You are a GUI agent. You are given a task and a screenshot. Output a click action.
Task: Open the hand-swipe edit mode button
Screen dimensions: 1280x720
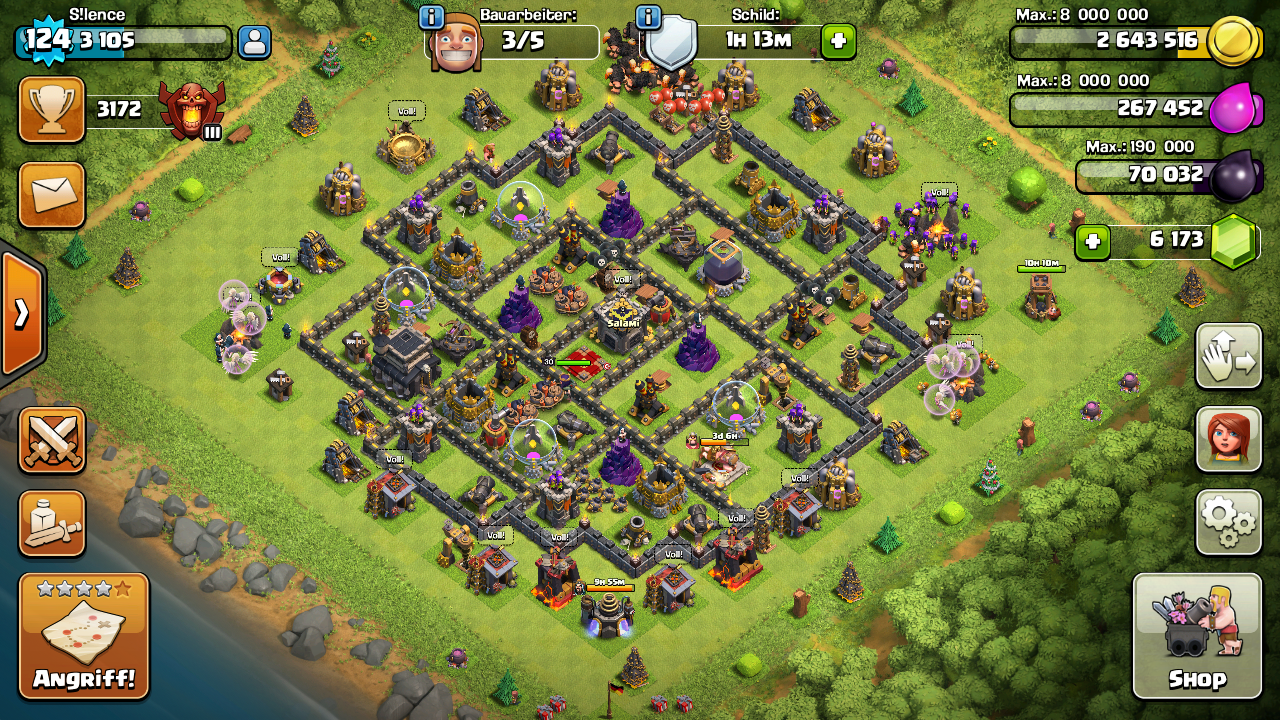[x=1228, y=356]
